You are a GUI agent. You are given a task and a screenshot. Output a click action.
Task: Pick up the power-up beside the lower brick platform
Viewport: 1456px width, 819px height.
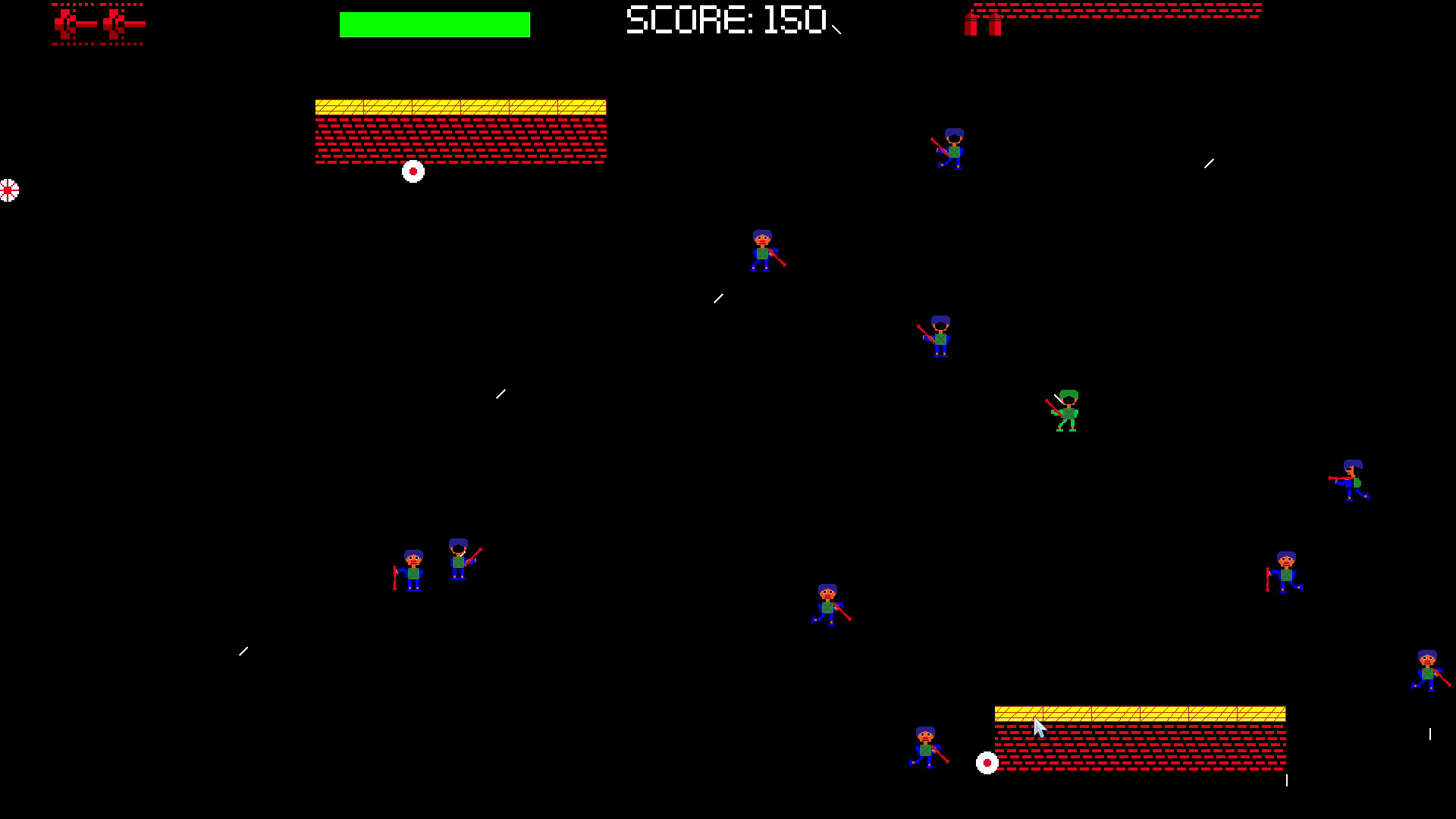[x=987, y=762]
